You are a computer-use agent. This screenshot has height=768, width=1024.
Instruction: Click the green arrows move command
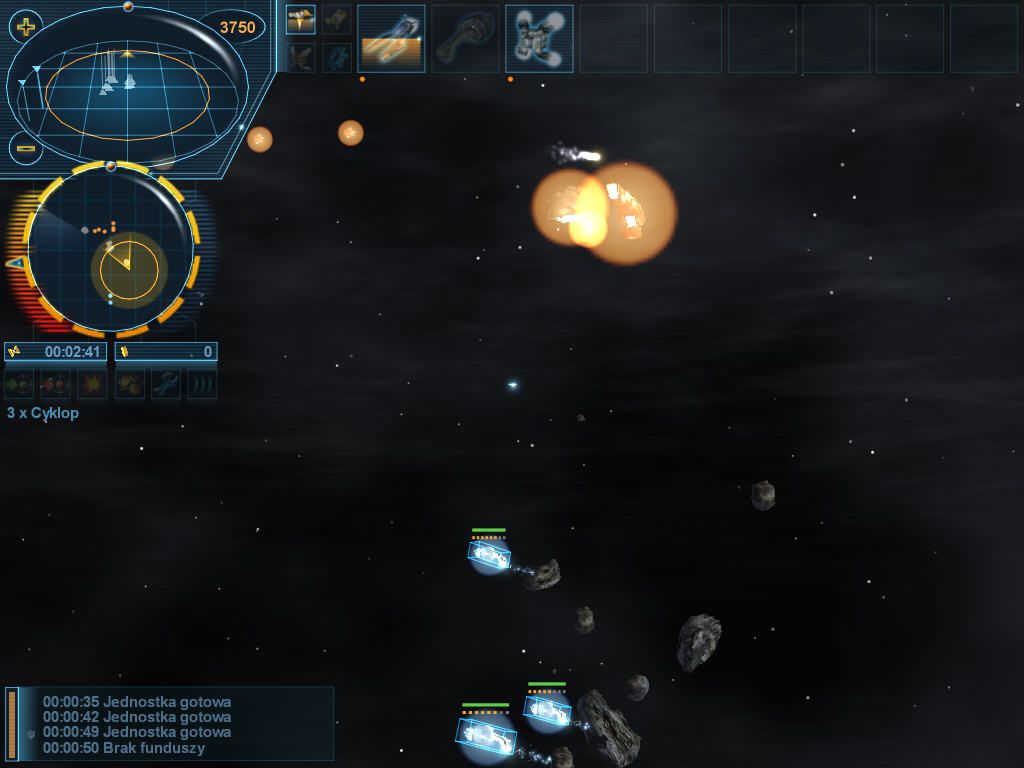[x=19, y=384]
